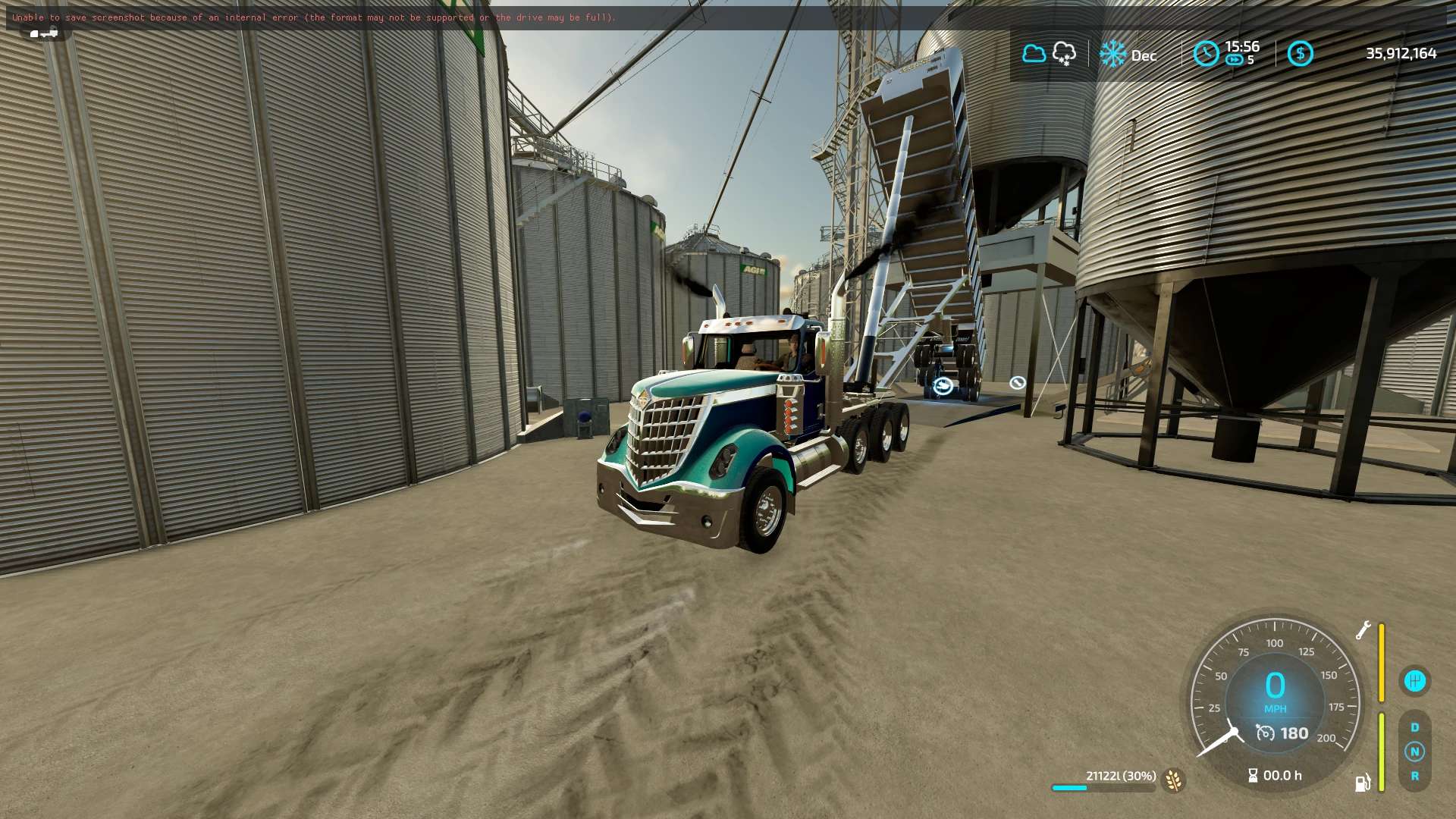
Task: Switch to the R reverse gear indicator
Action: (x=1414, y=776)
